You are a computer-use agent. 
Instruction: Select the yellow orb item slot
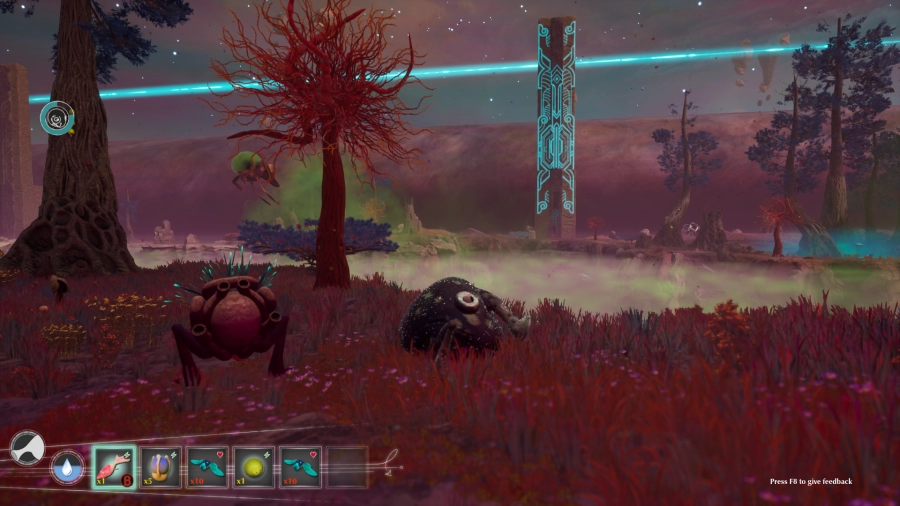pos(254,466)
